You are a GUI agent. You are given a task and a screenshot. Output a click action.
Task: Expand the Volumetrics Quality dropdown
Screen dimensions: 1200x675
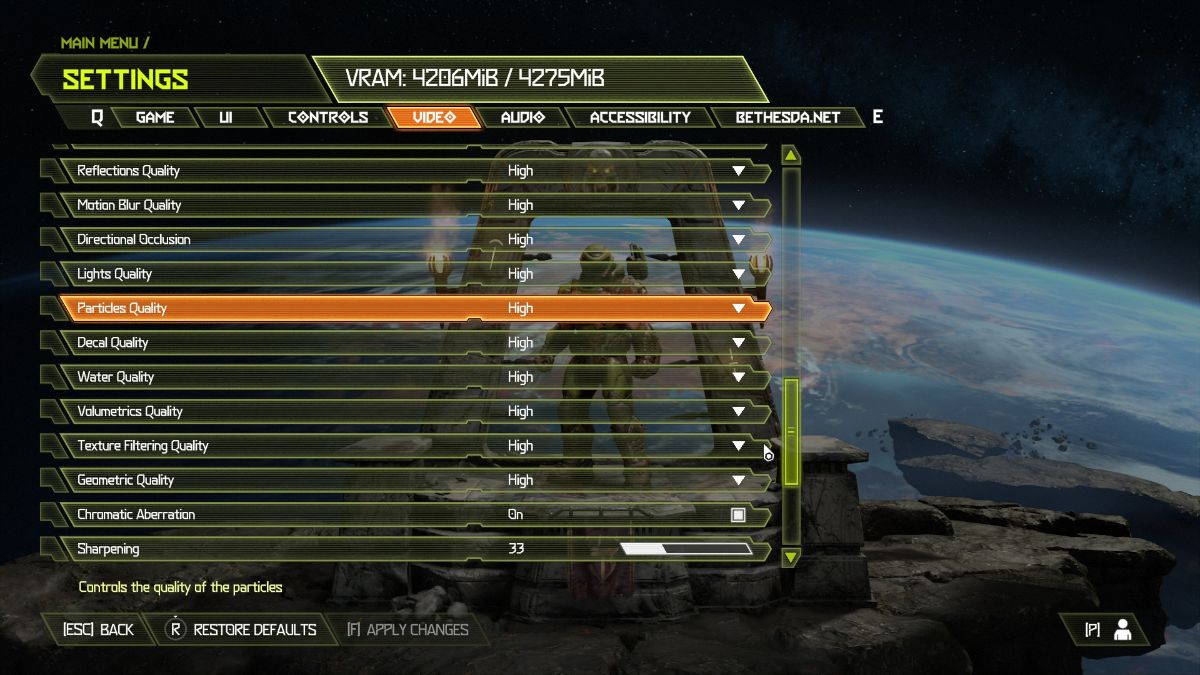coord(738,411)
